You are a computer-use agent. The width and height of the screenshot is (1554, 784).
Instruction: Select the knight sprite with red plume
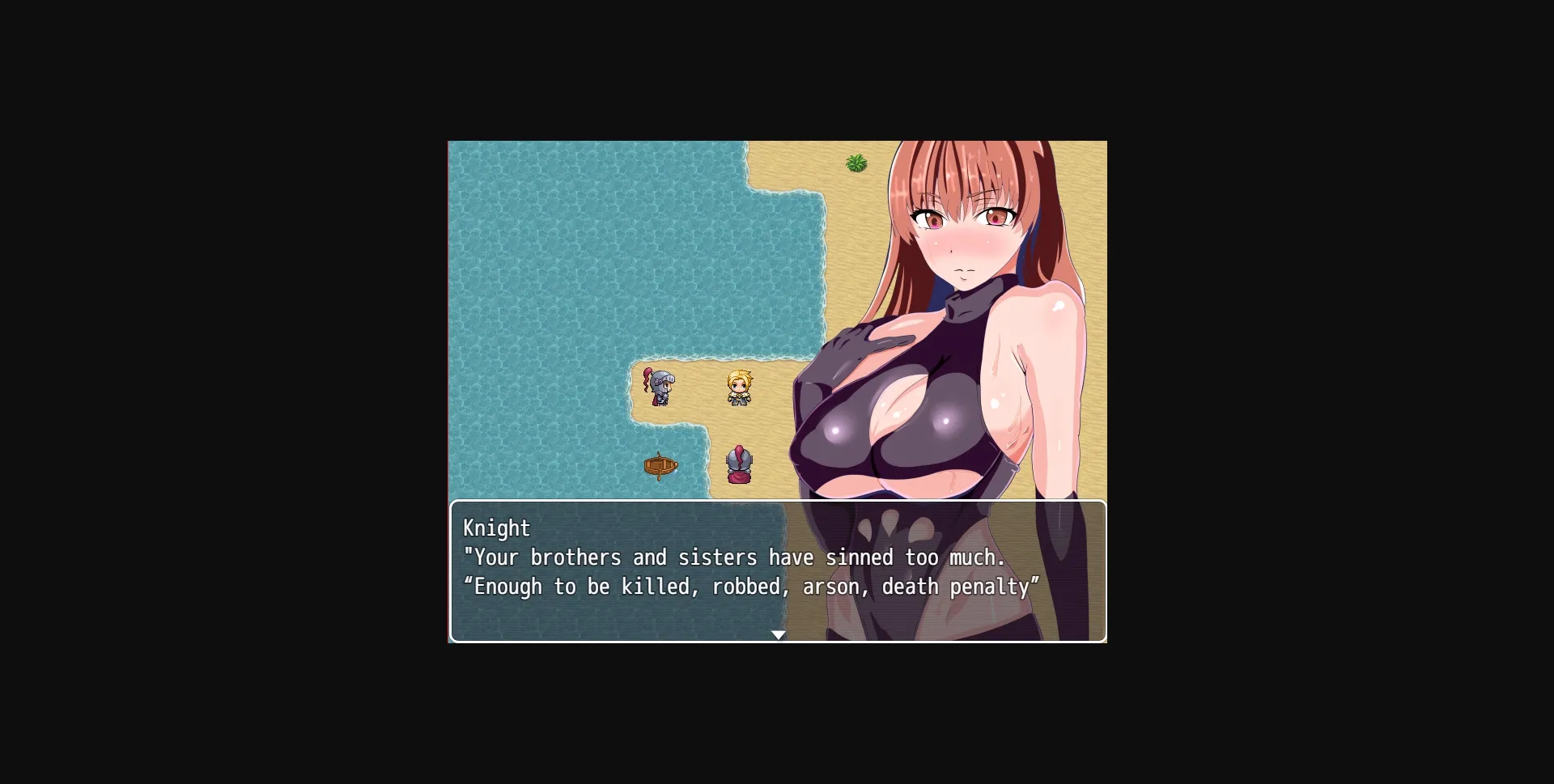[659, 387]
